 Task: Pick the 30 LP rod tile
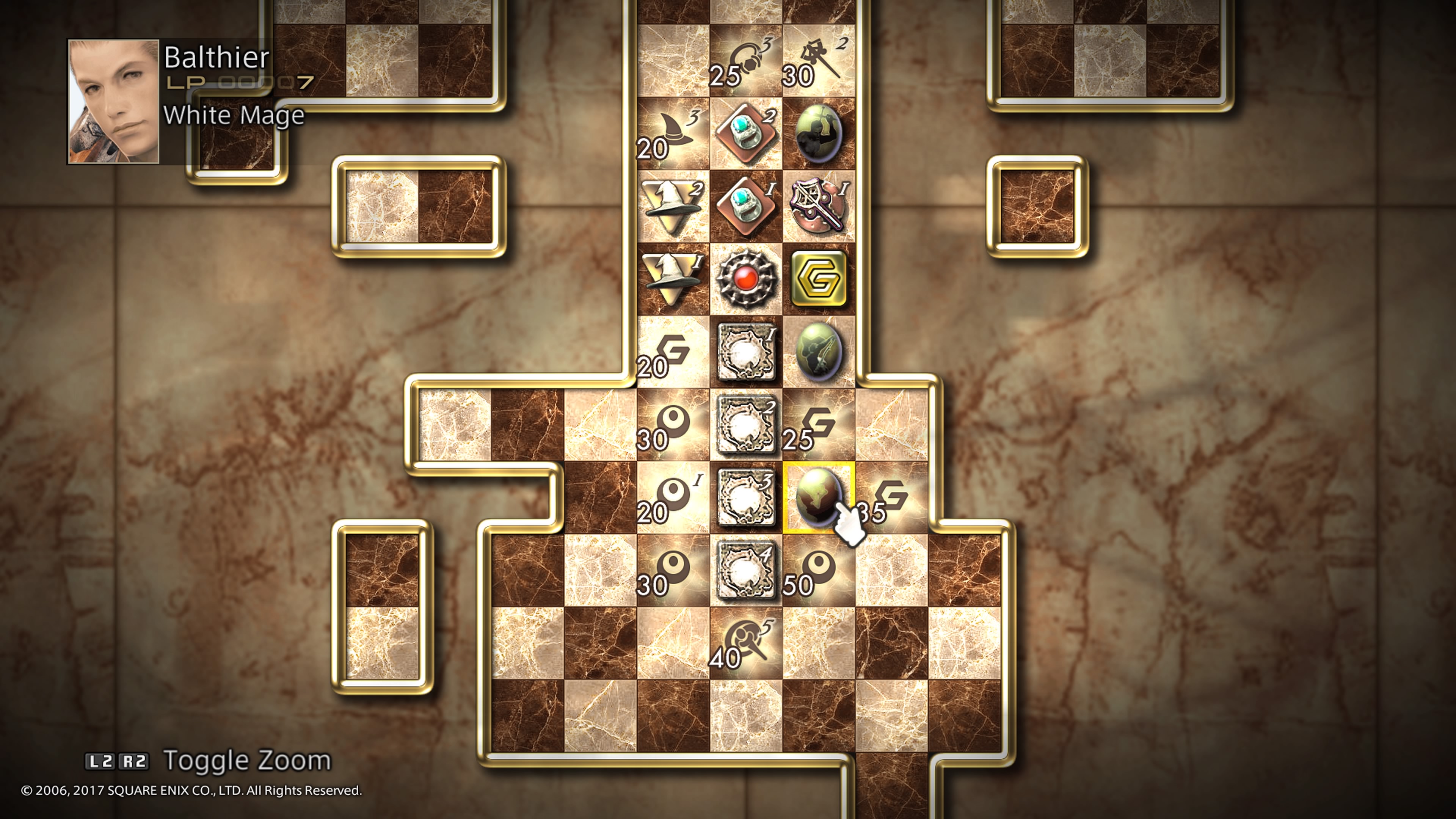tap(819, 61)
